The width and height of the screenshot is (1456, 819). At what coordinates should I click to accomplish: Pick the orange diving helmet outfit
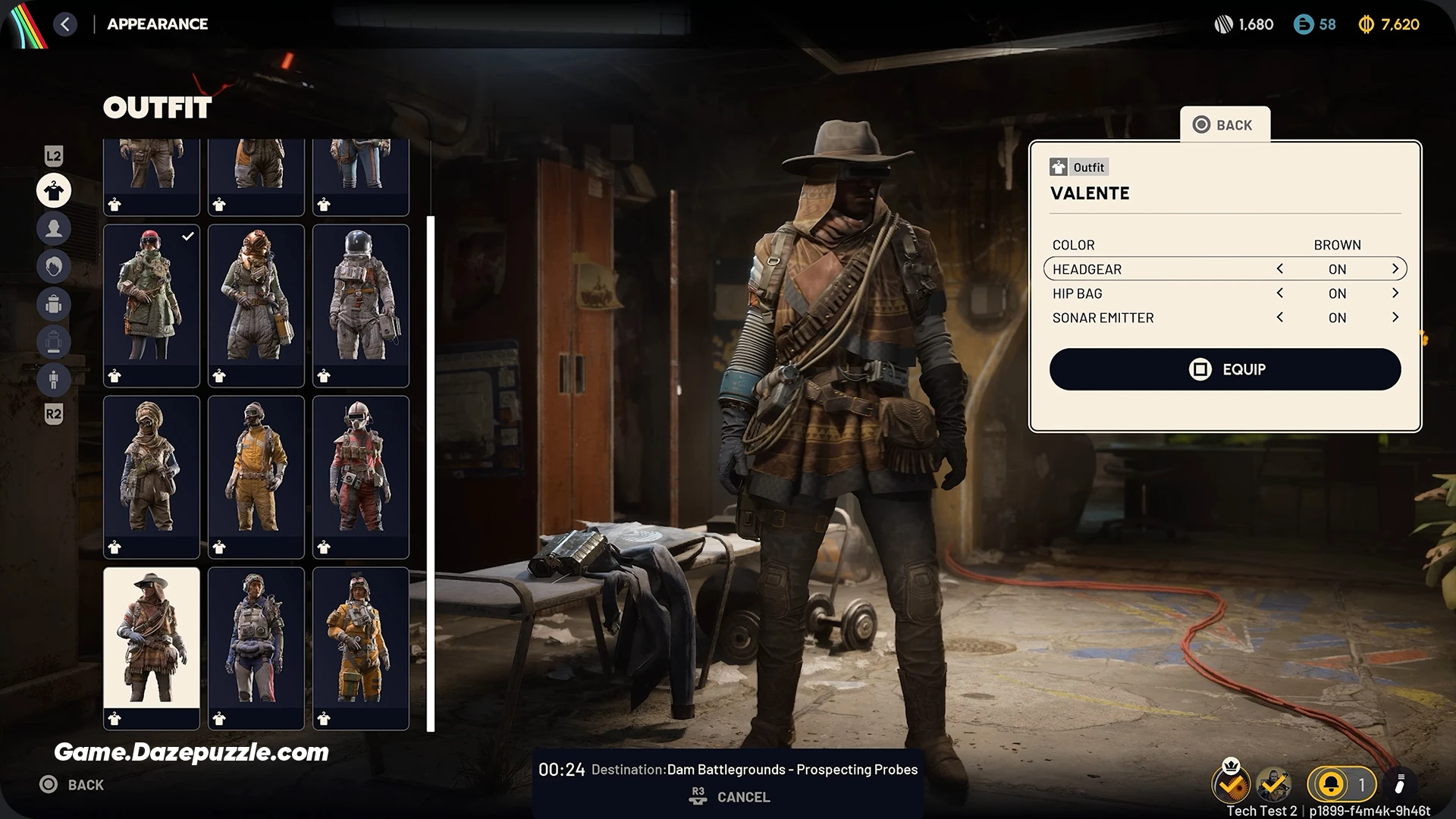(256, 297)
